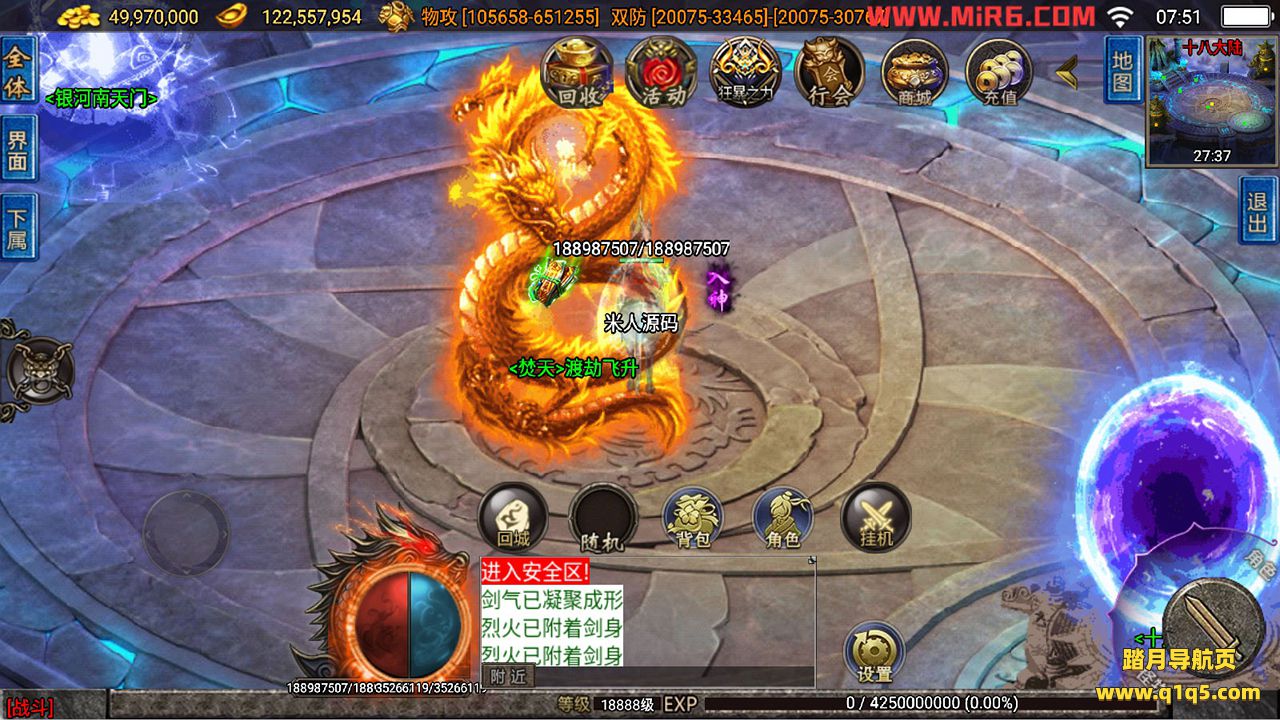Use the 随机 random teleport button
Image resolution: width=1280 pixels, height=720 pixels.
pos(603,518)
